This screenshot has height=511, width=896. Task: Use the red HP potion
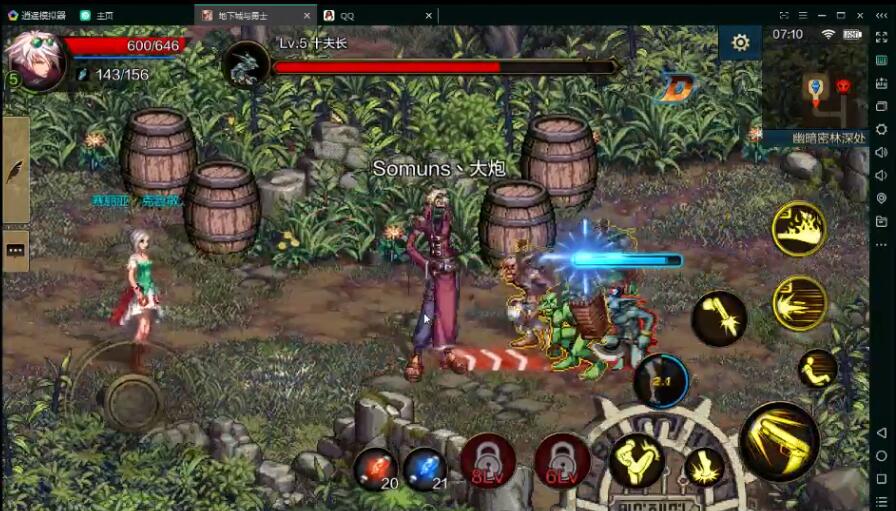tap(375, 467)
